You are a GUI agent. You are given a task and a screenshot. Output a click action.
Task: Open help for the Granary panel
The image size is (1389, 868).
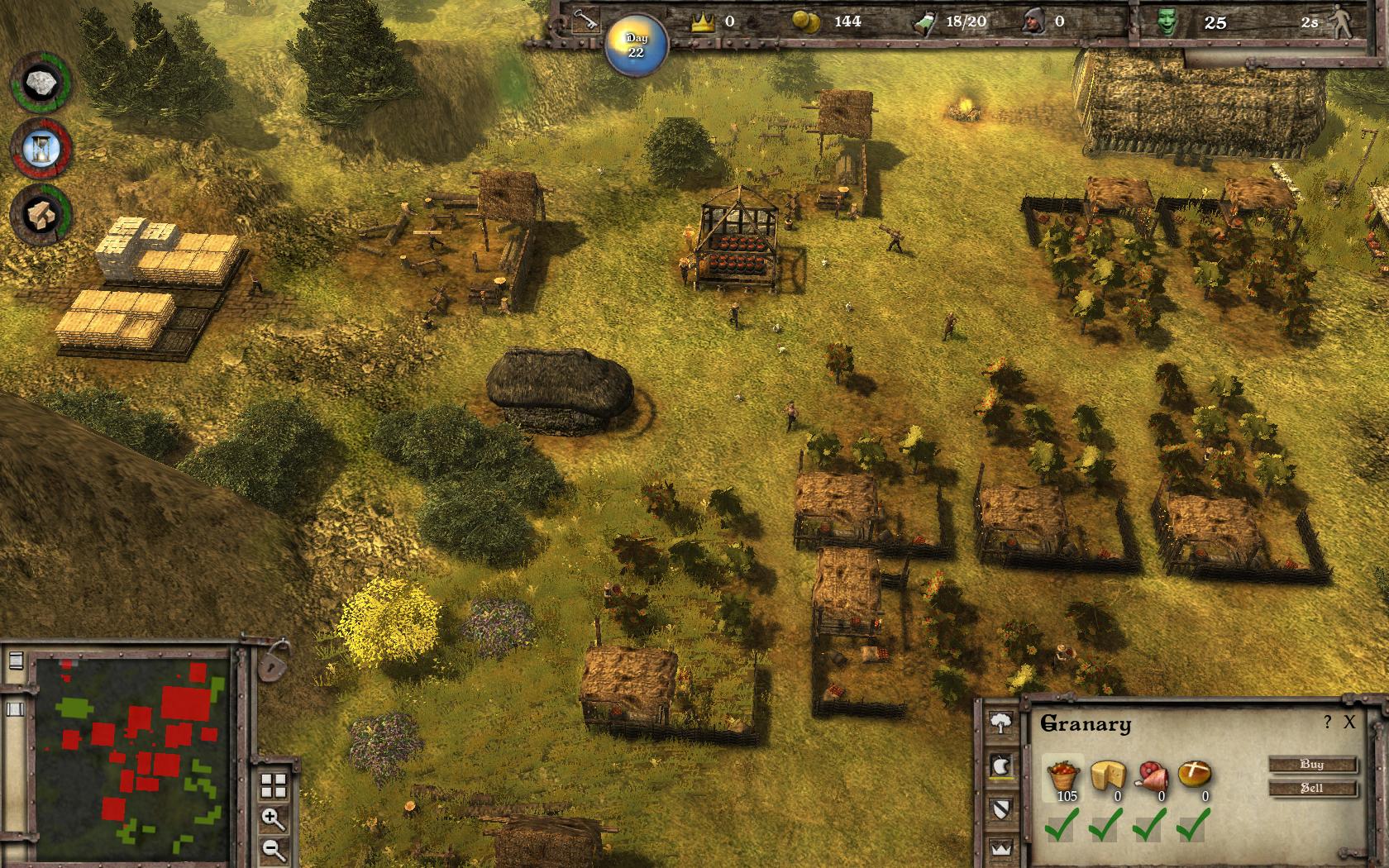tap(1328, 723)
